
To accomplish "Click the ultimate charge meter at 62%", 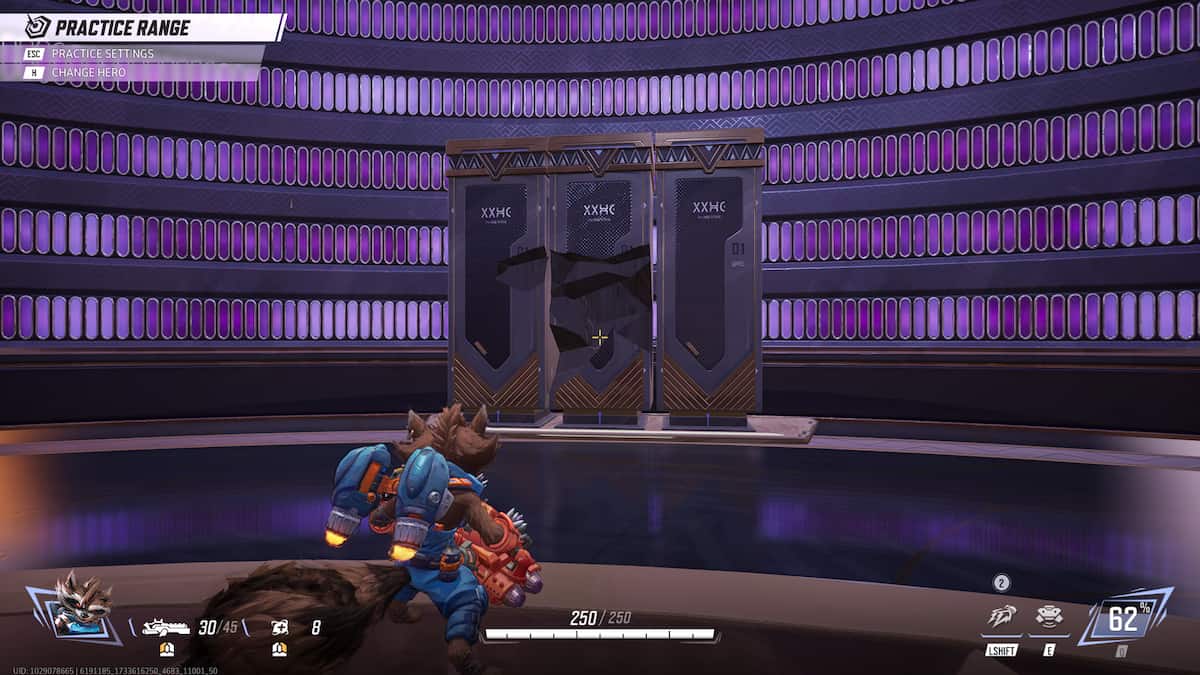I will pos(1124,619).
